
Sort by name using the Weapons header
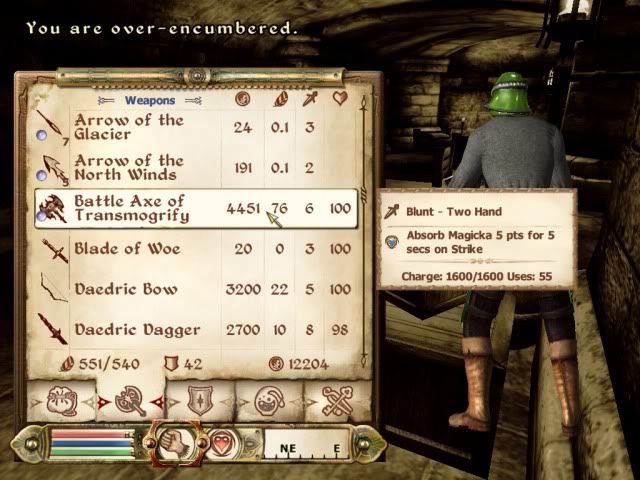point(150,100)
